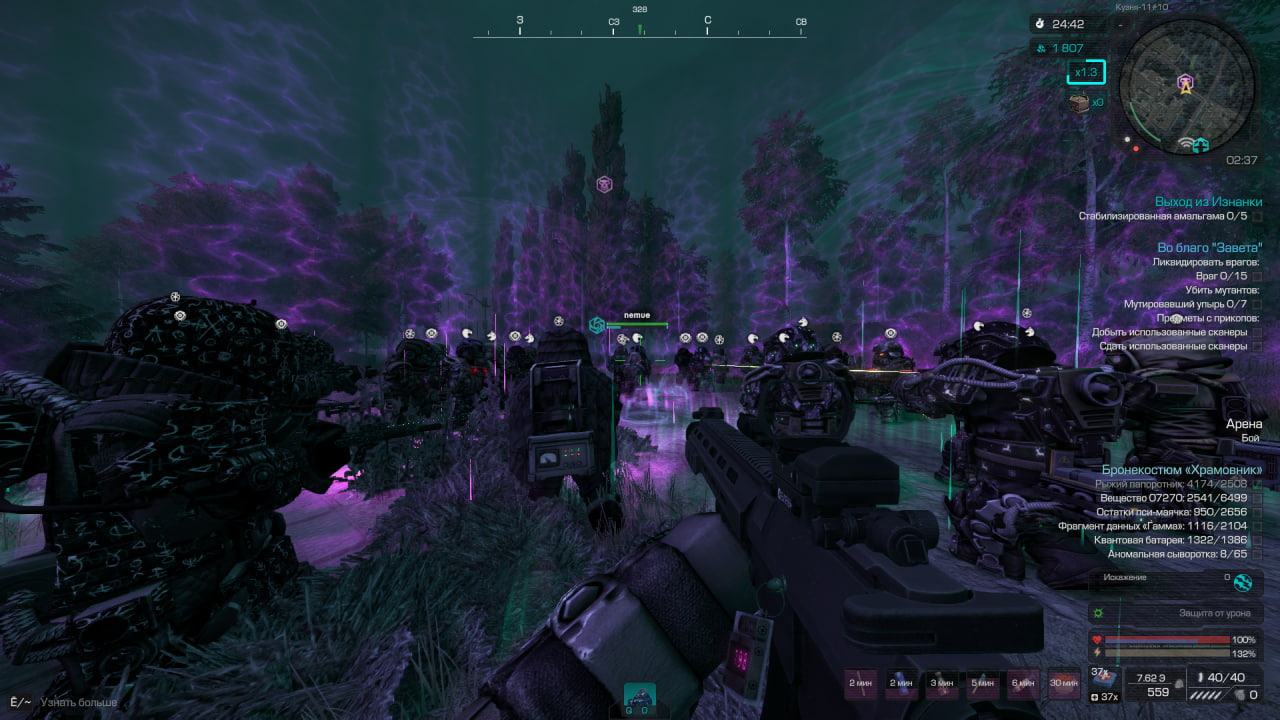Click the 6 мин buff icon
The height and width of the screenshot is (720, 1280).
[1023, 684]
